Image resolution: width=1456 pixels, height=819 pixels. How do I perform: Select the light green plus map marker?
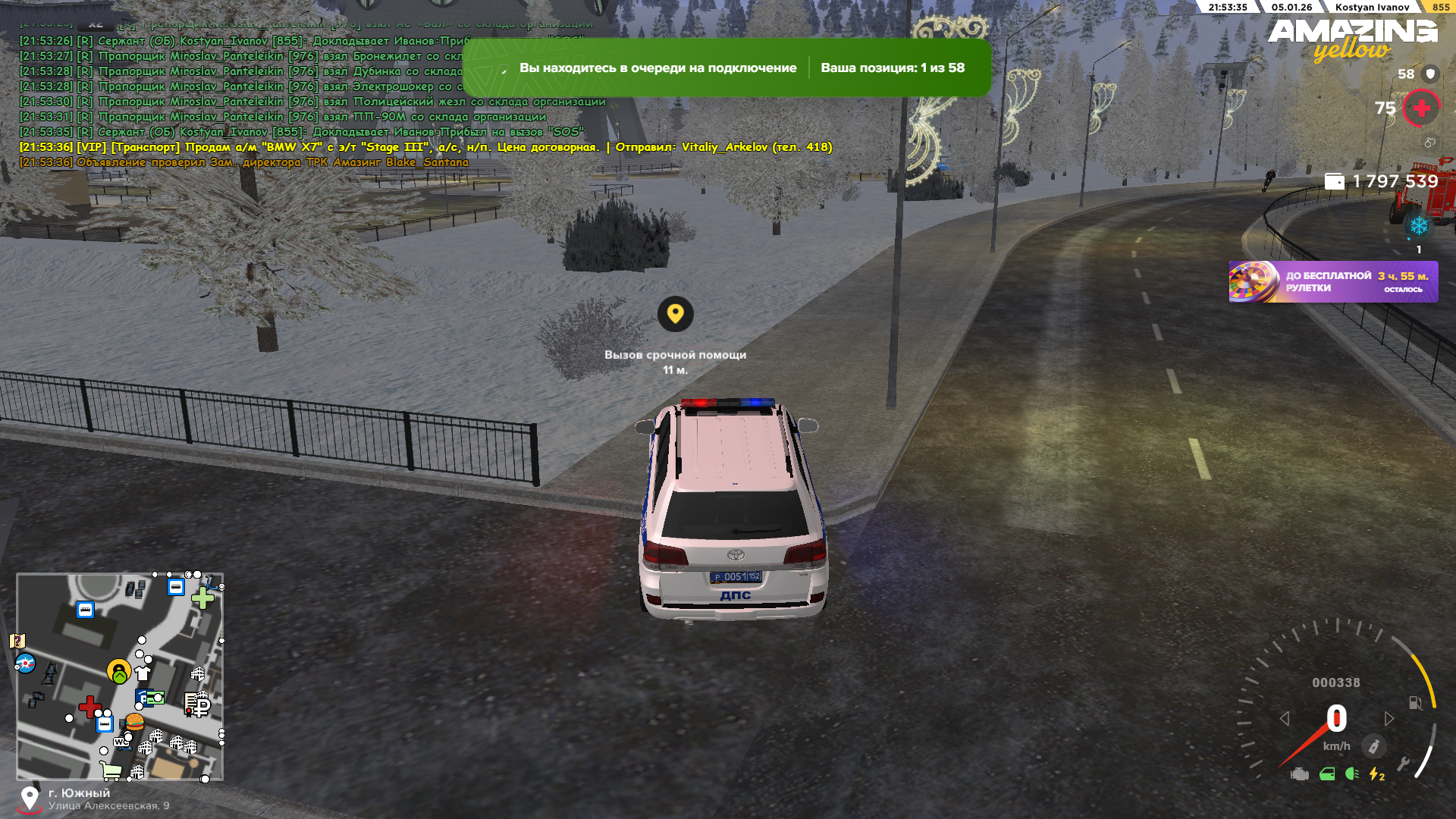coord(202,598)
